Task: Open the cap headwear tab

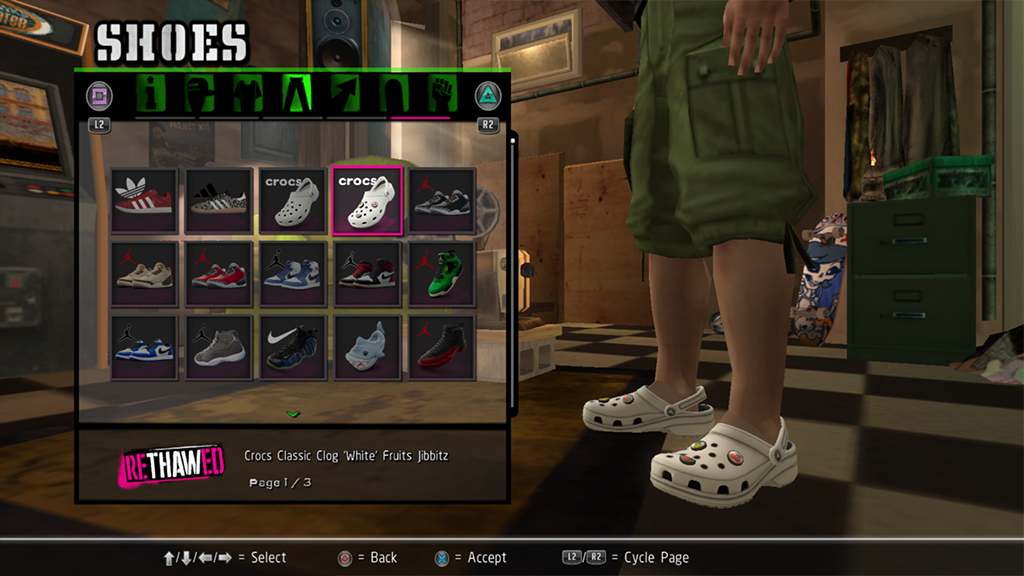Action: tap(200, 94)
